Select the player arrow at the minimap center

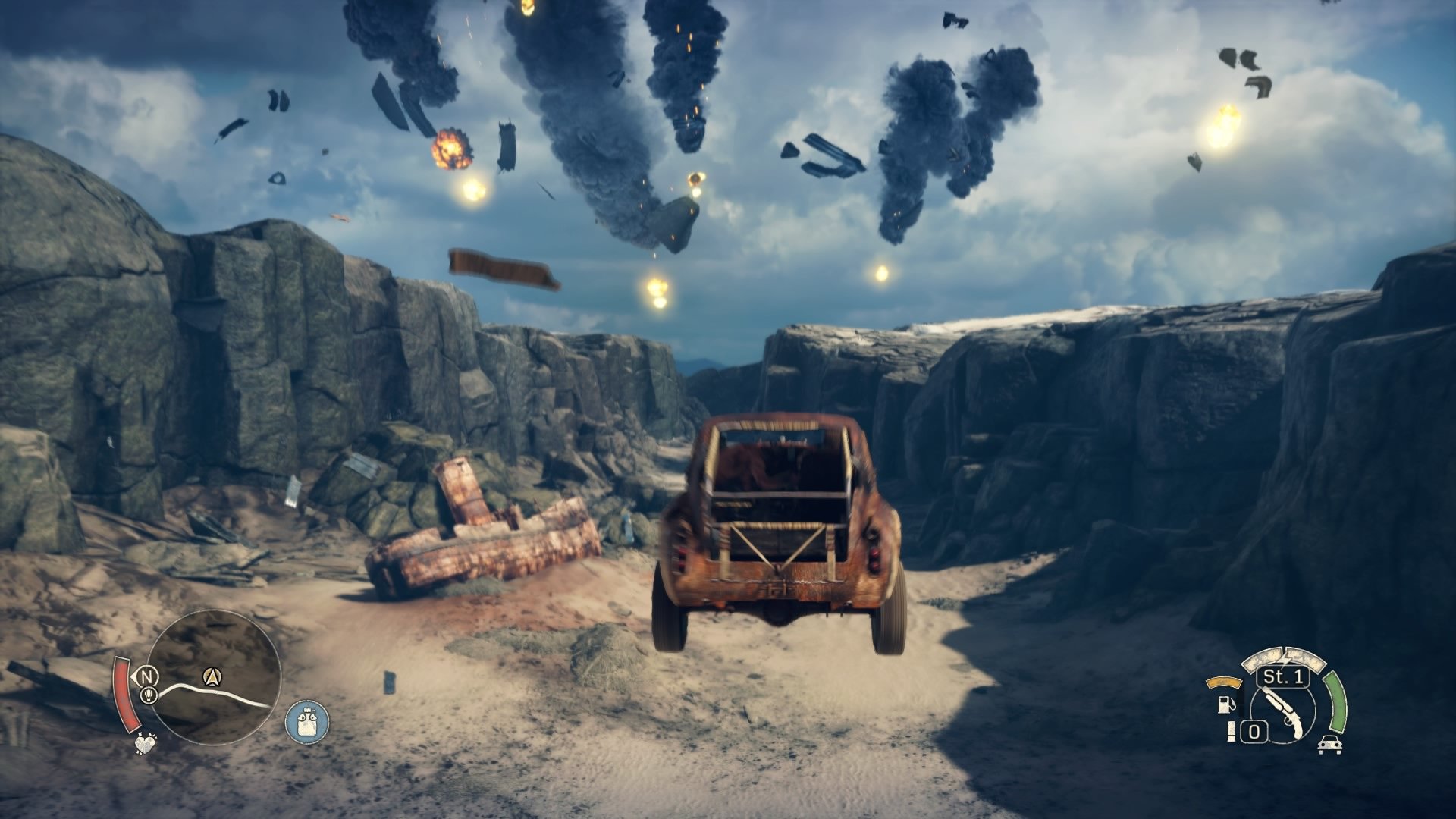coord(212,676)
